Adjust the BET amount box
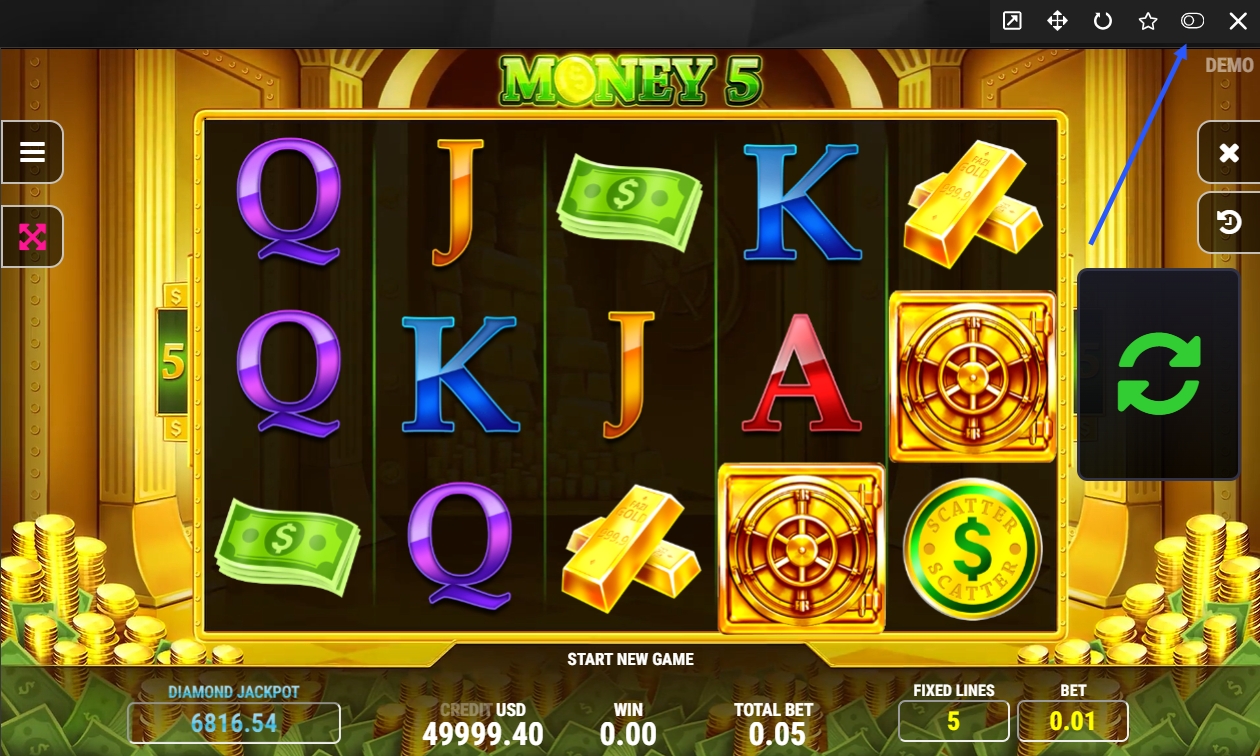Screen dimensions: 1260x756 coord(1072,721)
